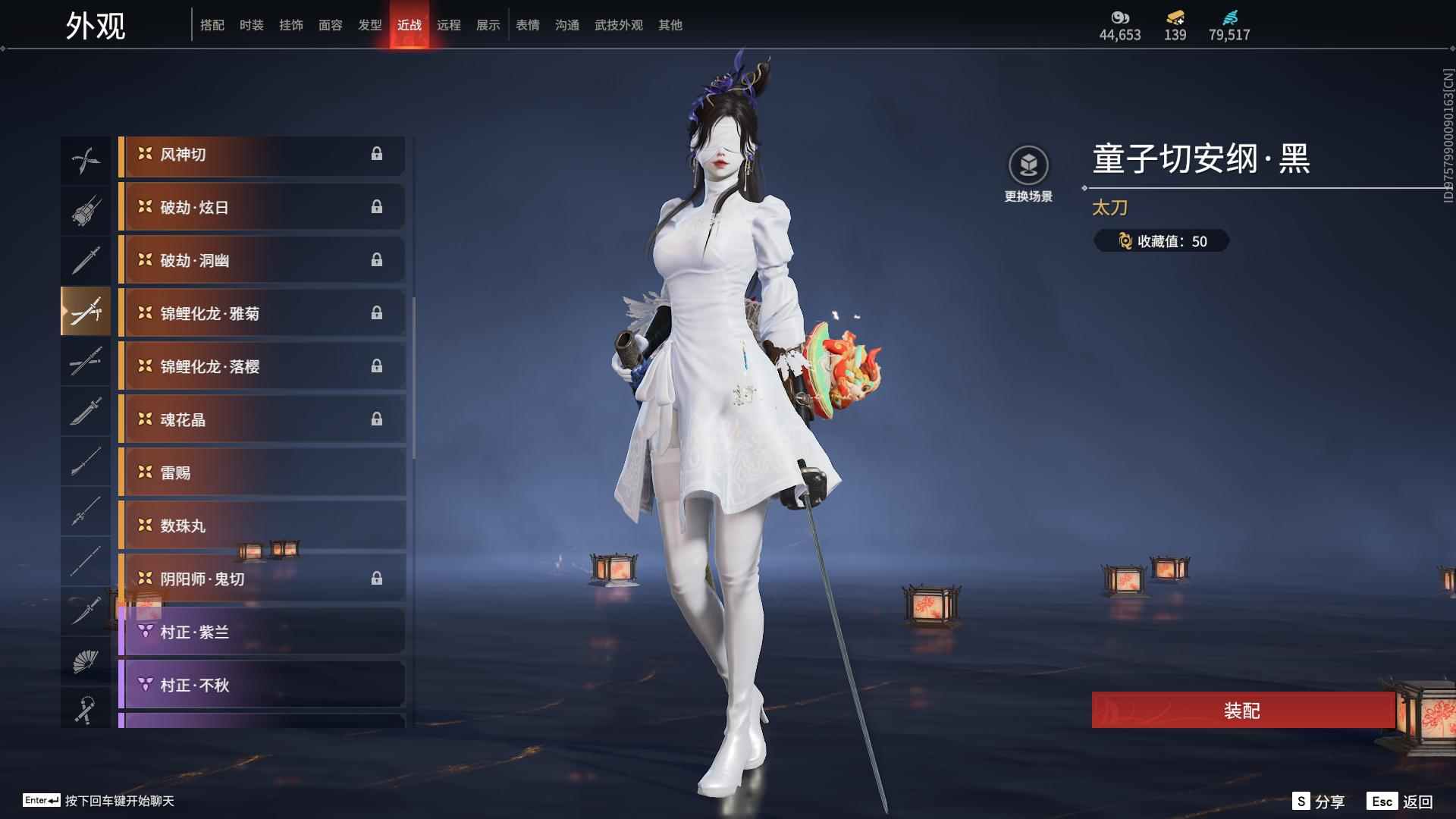Switch to the 时装 tab
1456x819 pixels.
pyautogui.click(x=251, y=25)
